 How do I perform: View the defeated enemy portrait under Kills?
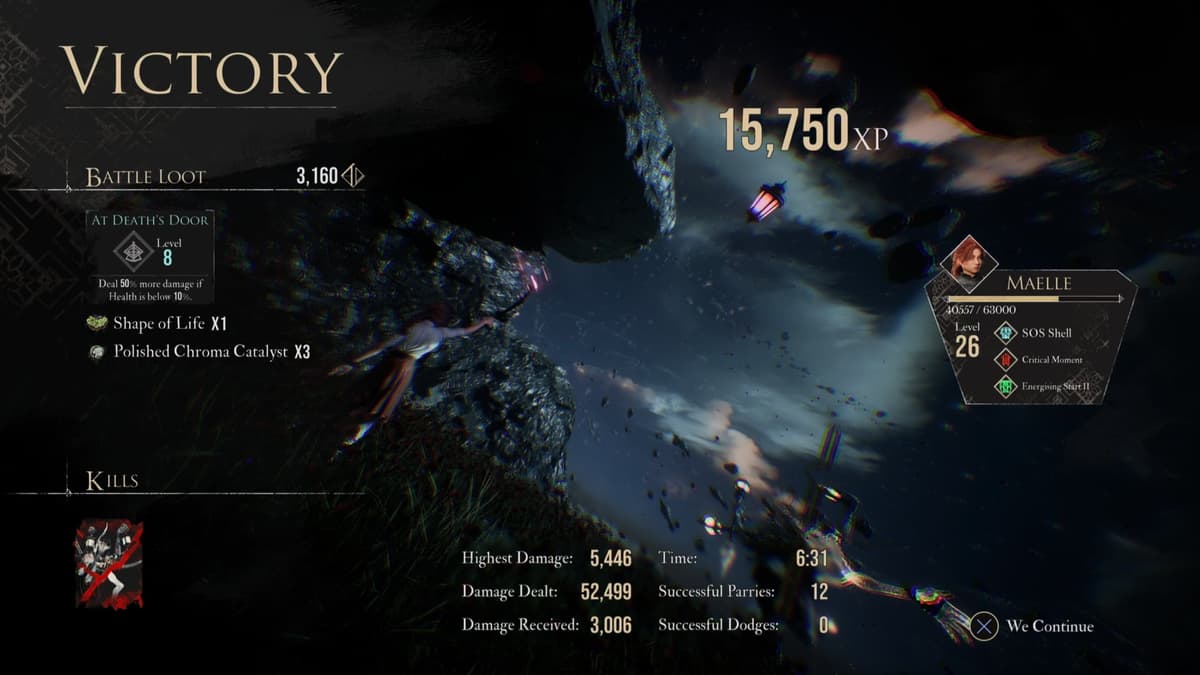109,563
